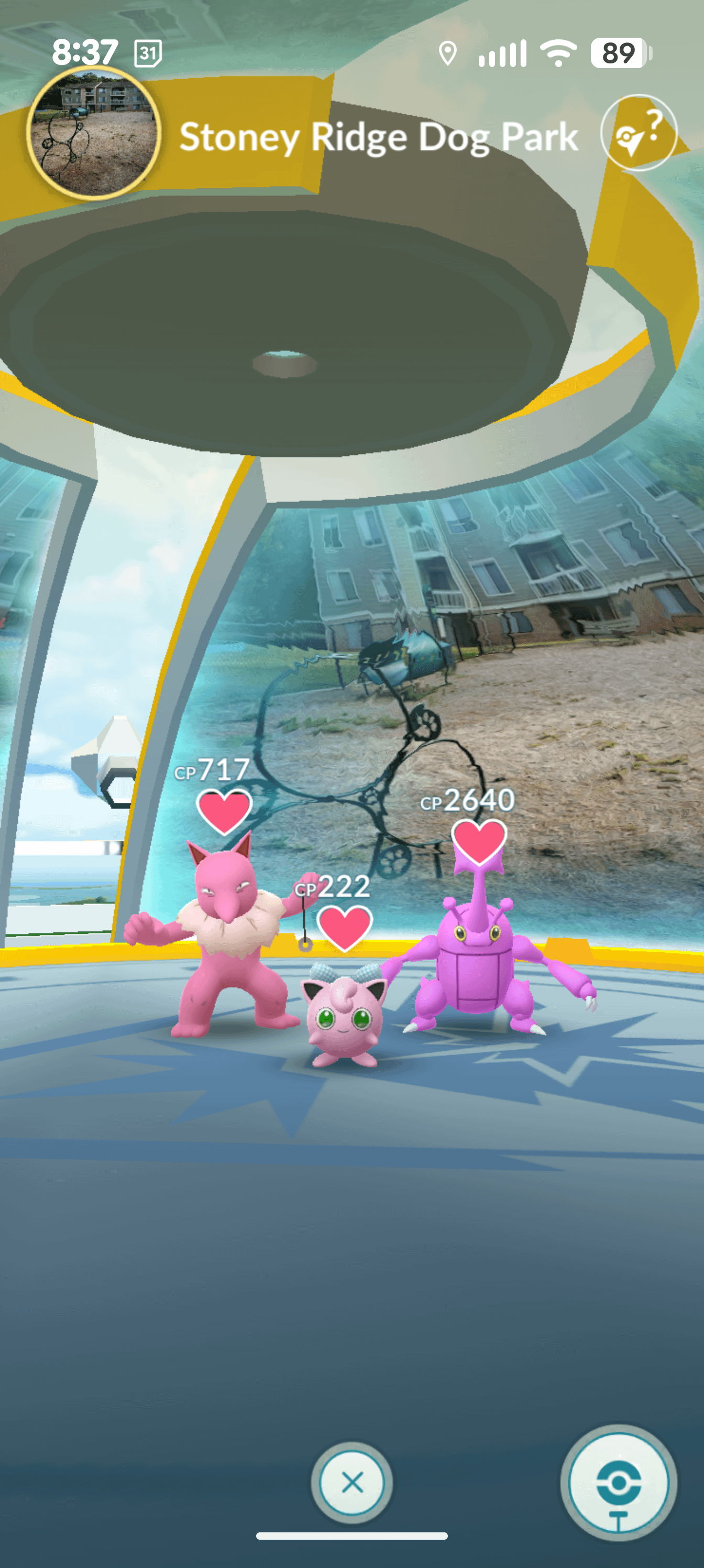The width and height of the screenshot is (704, 1568).
Task: Close the gym view with the X button
Action: pyautogui.click(x=351, y=1482)
